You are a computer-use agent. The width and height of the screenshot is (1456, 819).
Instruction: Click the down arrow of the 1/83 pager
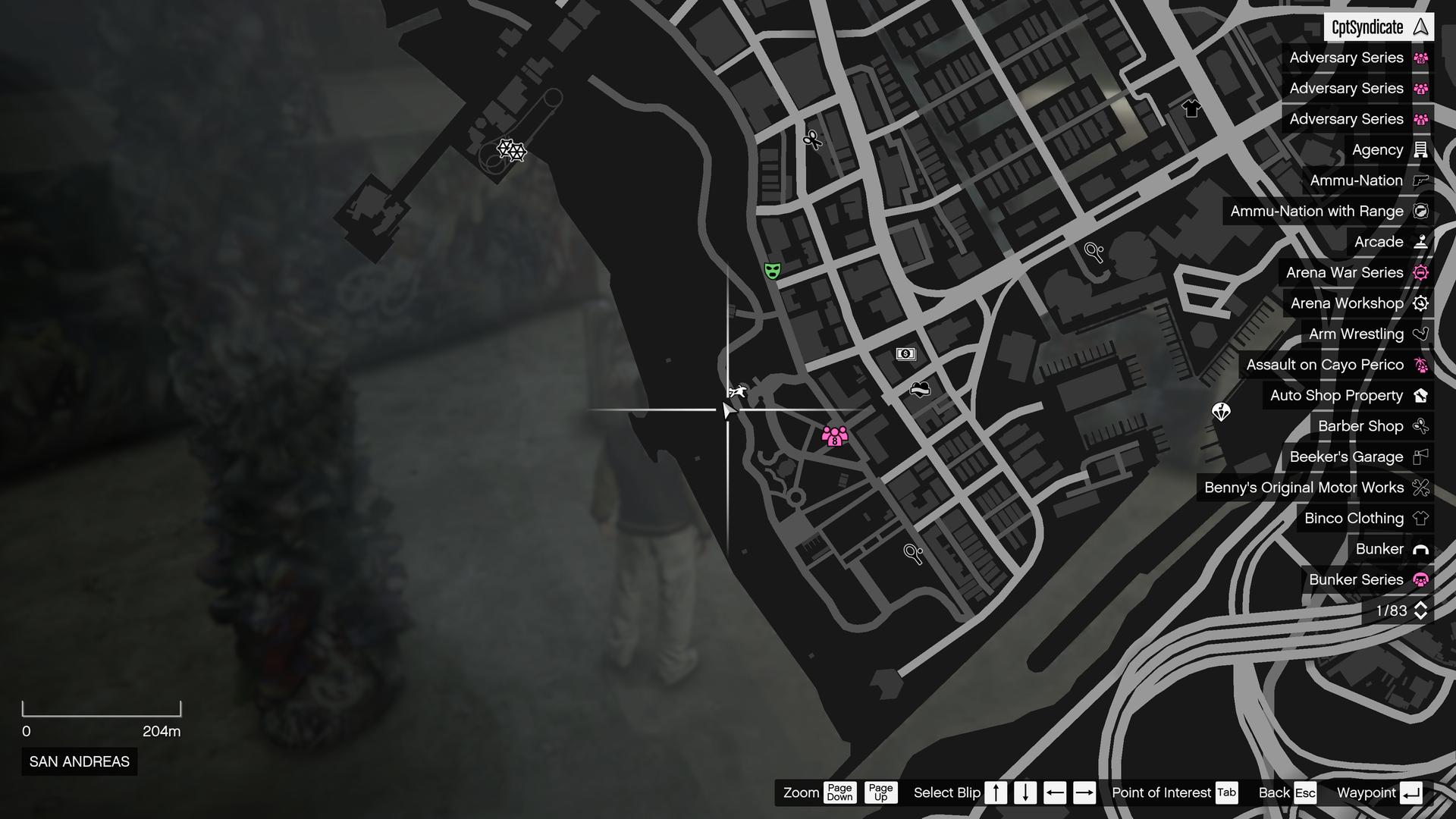pyautogui.click(x=1421, y=616)
